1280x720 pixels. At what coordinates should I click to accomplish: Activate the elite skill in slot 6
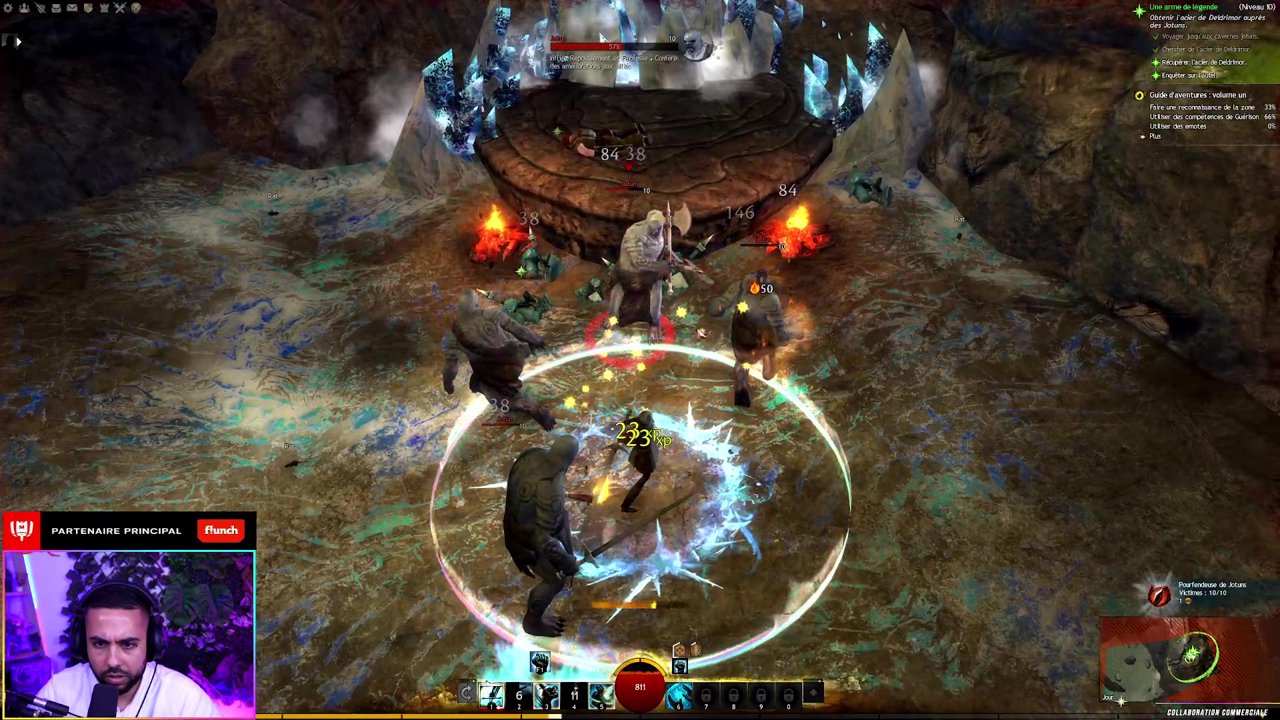678,695
